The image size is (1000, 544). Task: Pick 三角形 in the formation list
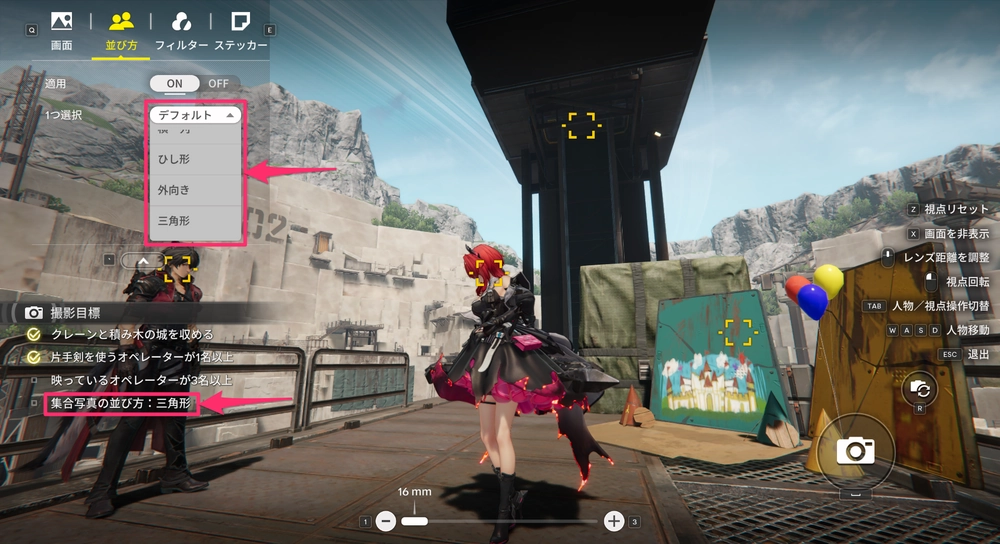[x=195, y=222]
